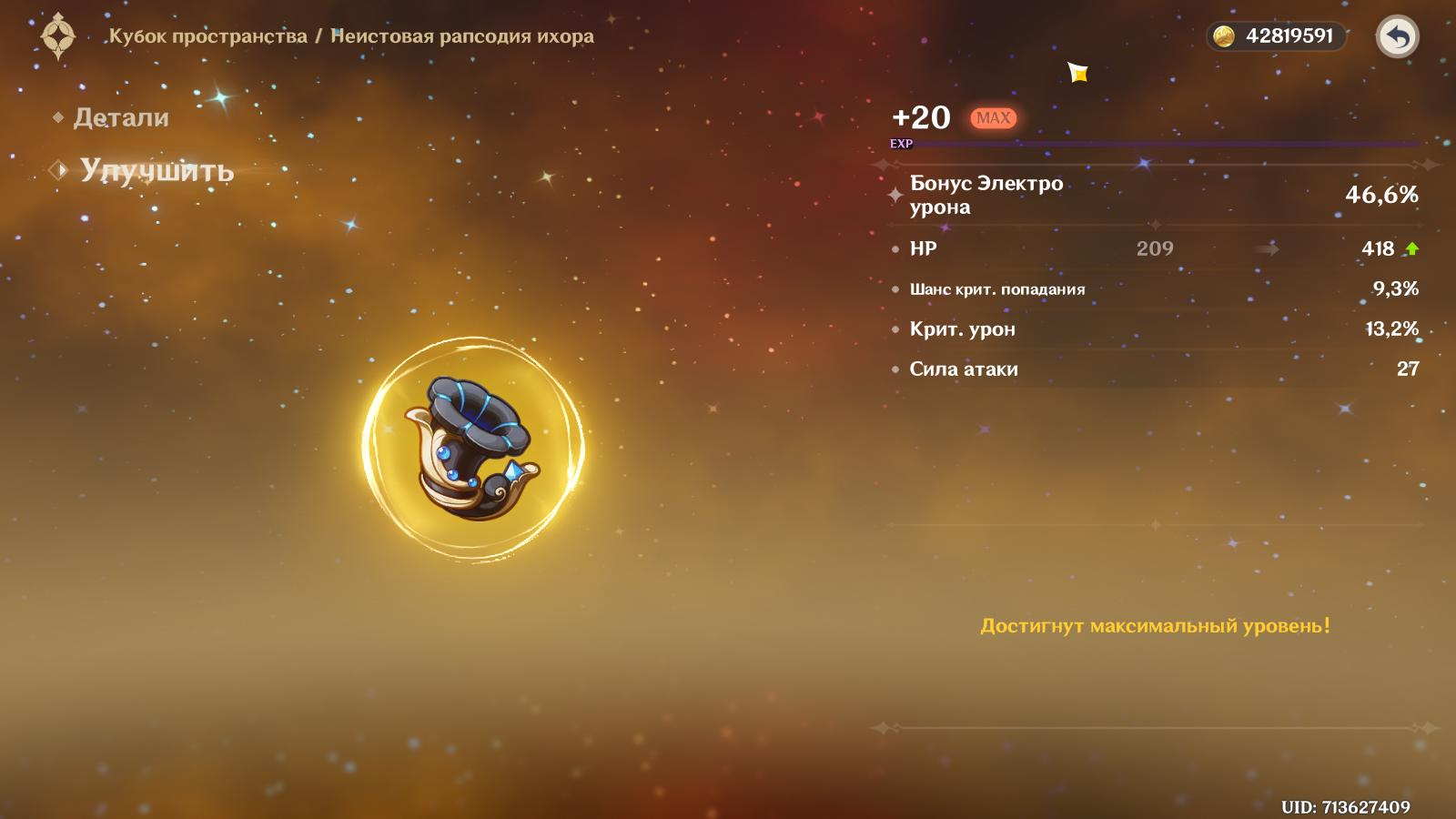Switch to the Улучшить tab
The width and height of the screenshot is (1456, 819).
[156, 170]
